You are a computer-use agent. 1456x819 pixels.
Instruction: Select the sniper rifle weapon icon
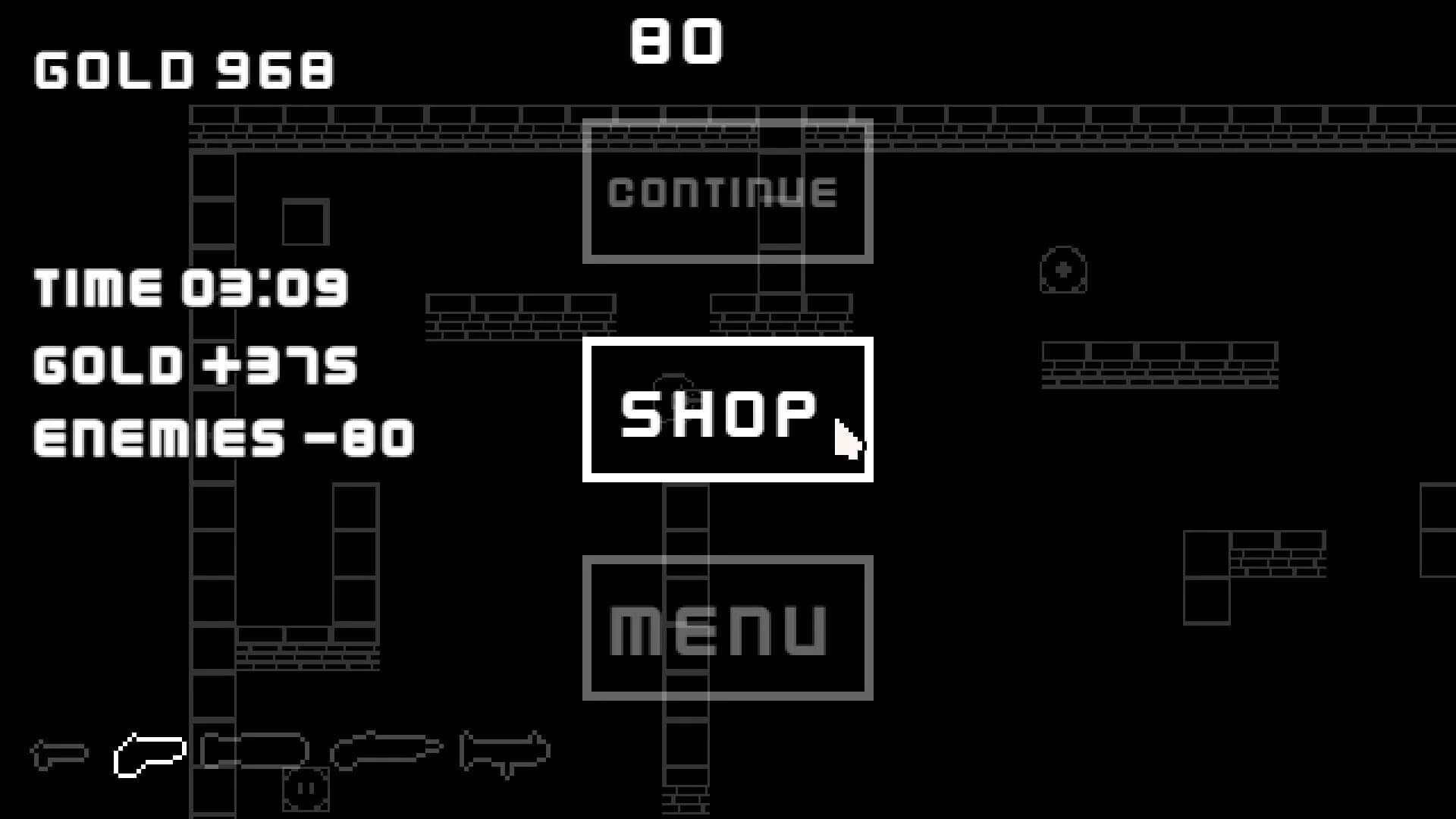[x=383, y=751]
